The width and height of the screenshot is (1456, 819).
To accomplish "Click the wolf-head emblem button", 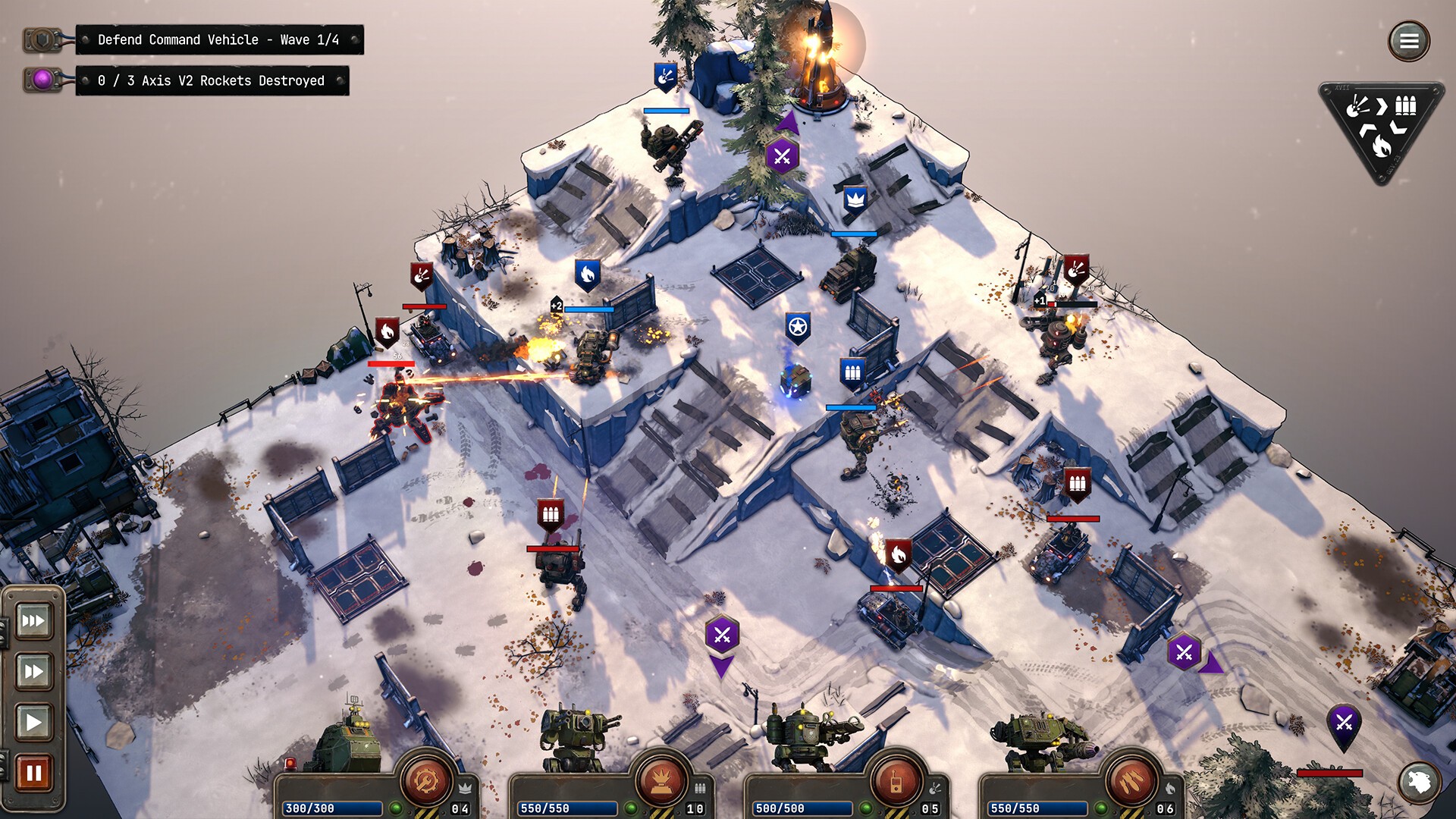I will pos(1419,782).
